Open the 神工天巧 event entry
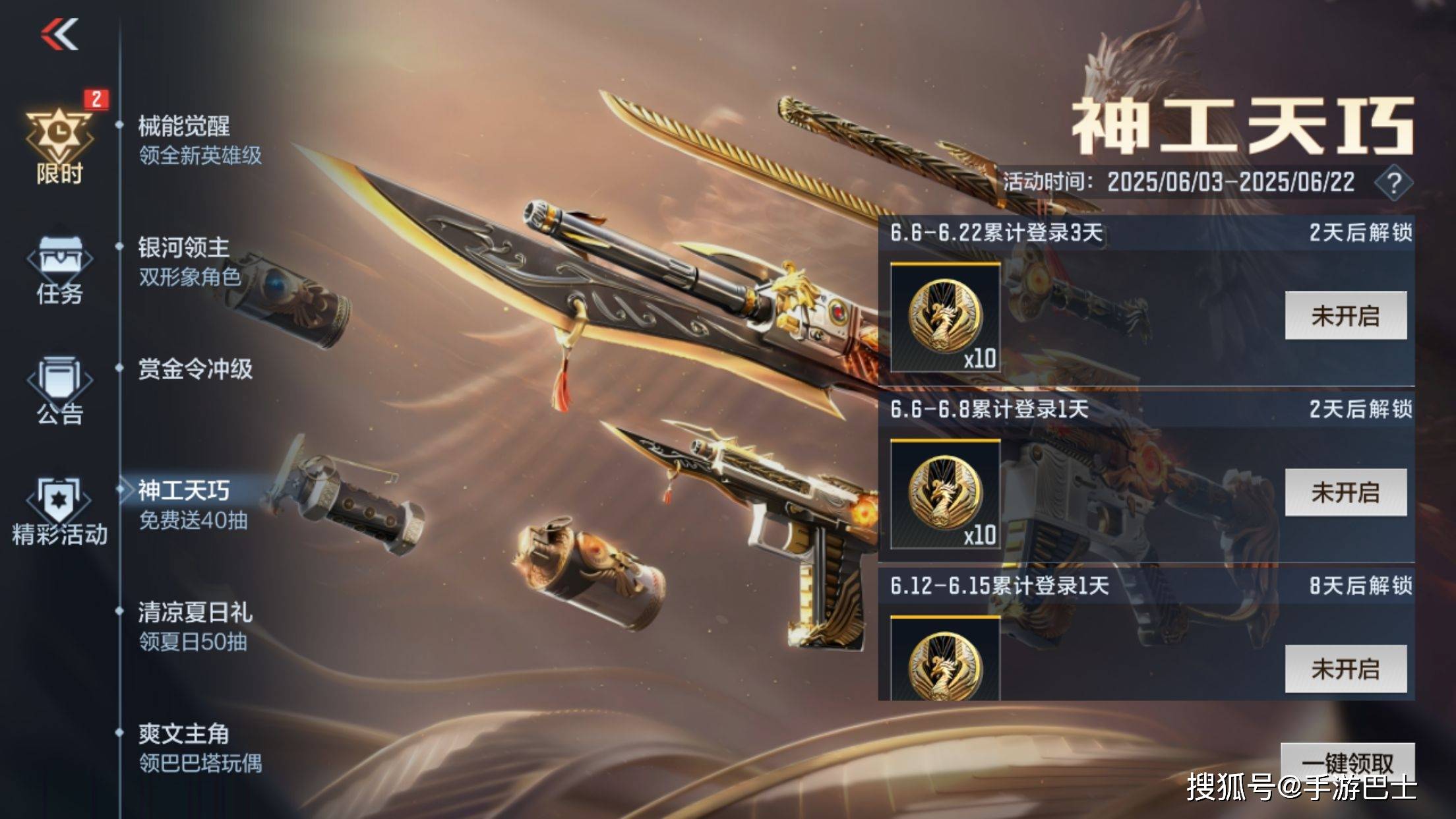1456x819 pixels. [x=191, y=504]
